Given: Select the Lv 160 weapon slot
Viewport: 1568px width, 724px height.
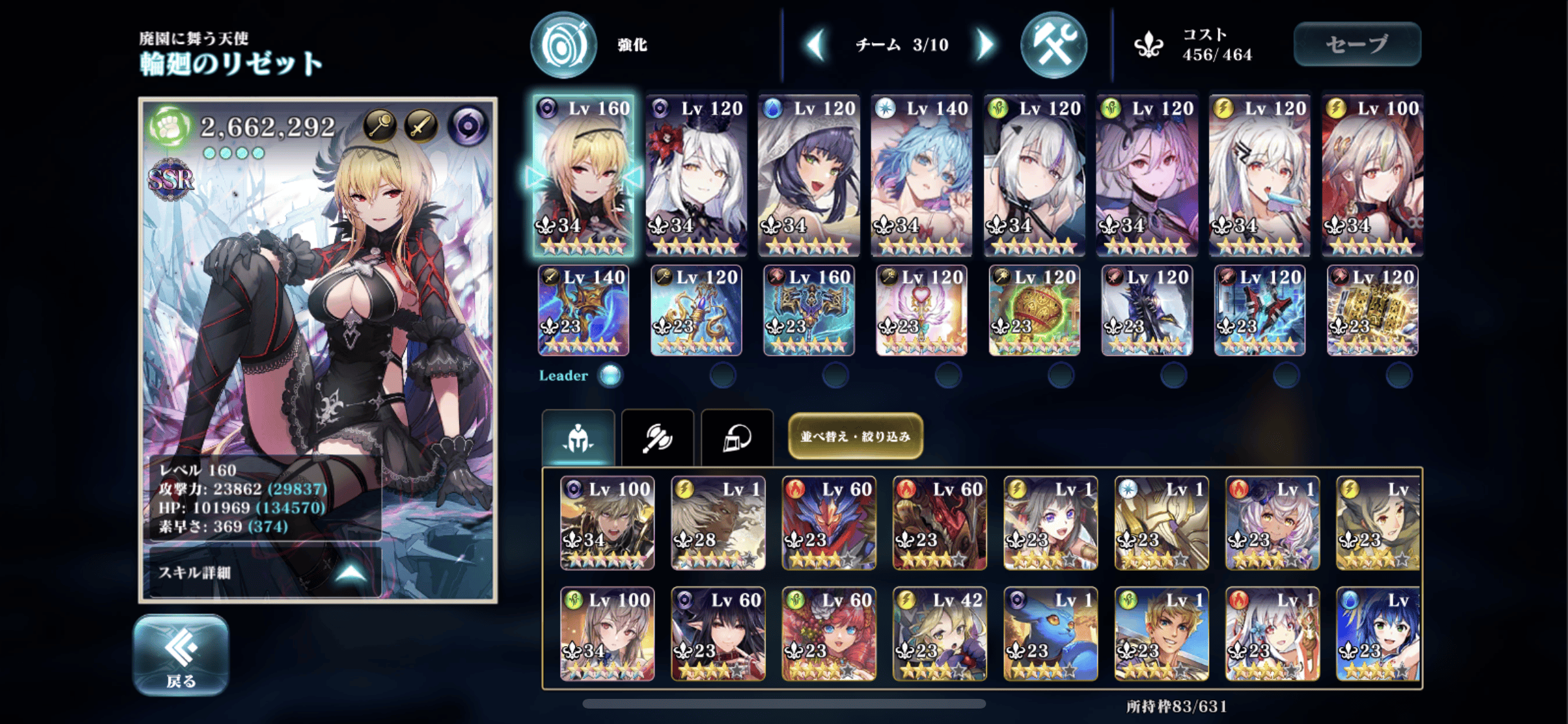Looking at the screenshot, I should click(808, 310).
